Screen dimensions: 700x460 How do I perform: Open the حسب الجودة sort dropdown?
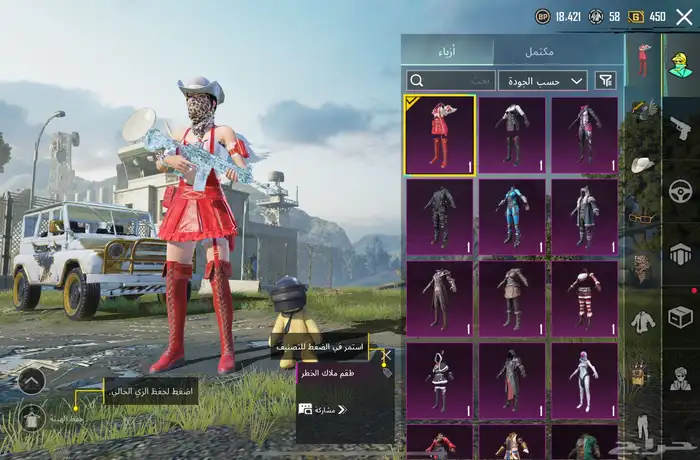tap(543, 80)
